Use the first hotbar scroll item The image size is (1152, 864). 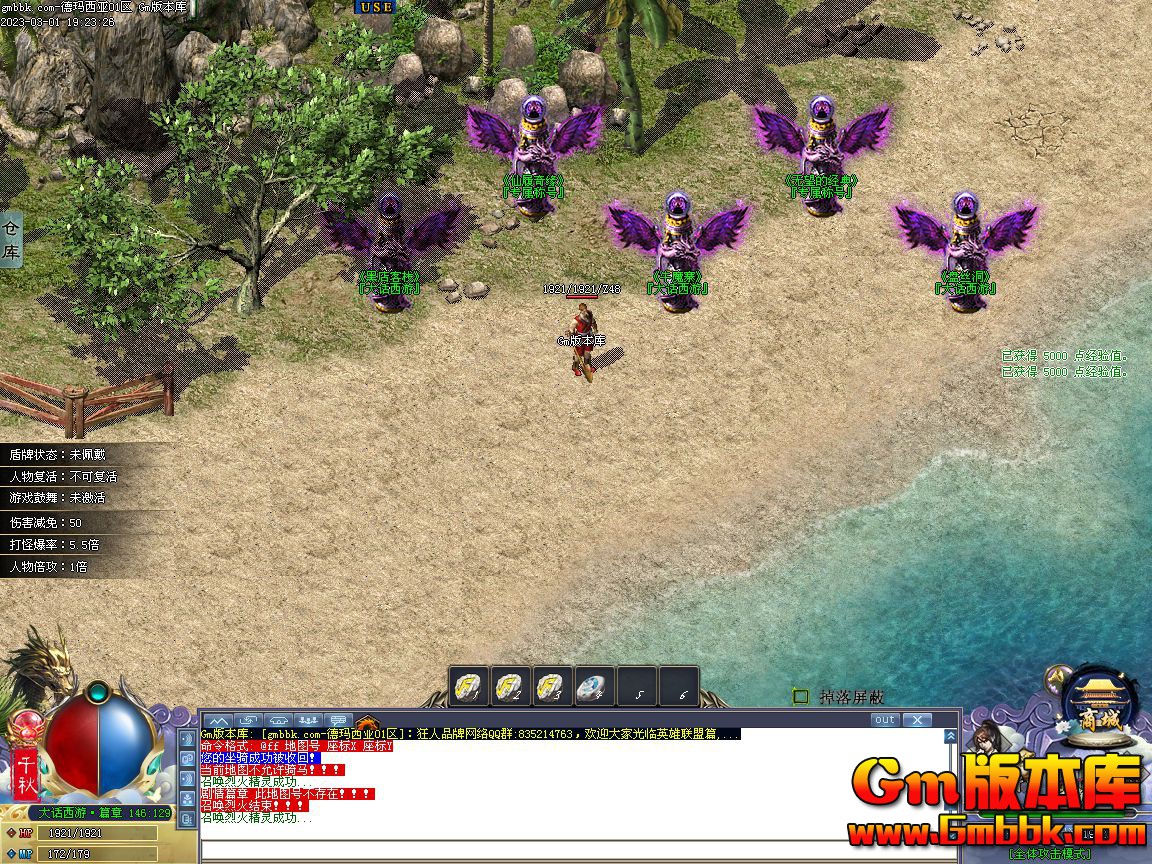tap(469, 686)
